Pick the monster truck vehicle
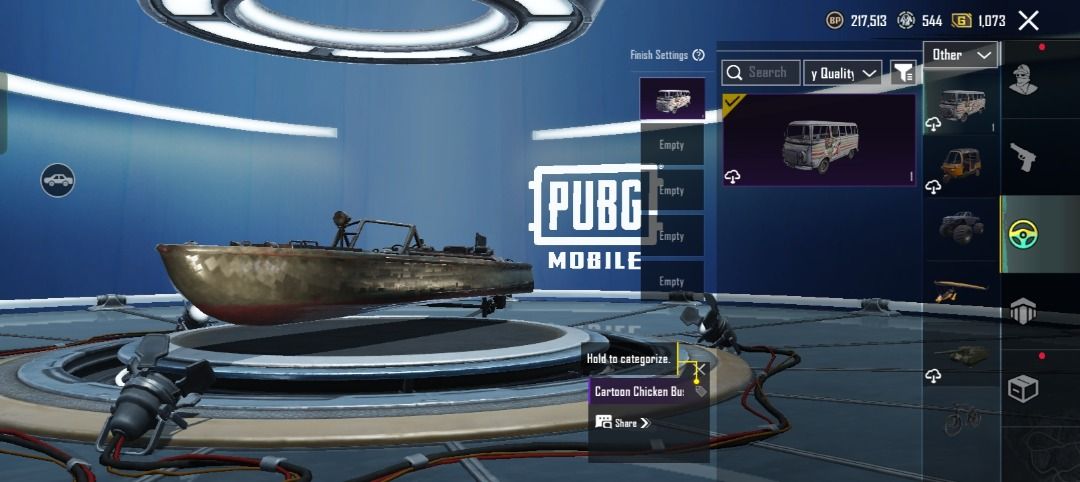 (961, 227)
